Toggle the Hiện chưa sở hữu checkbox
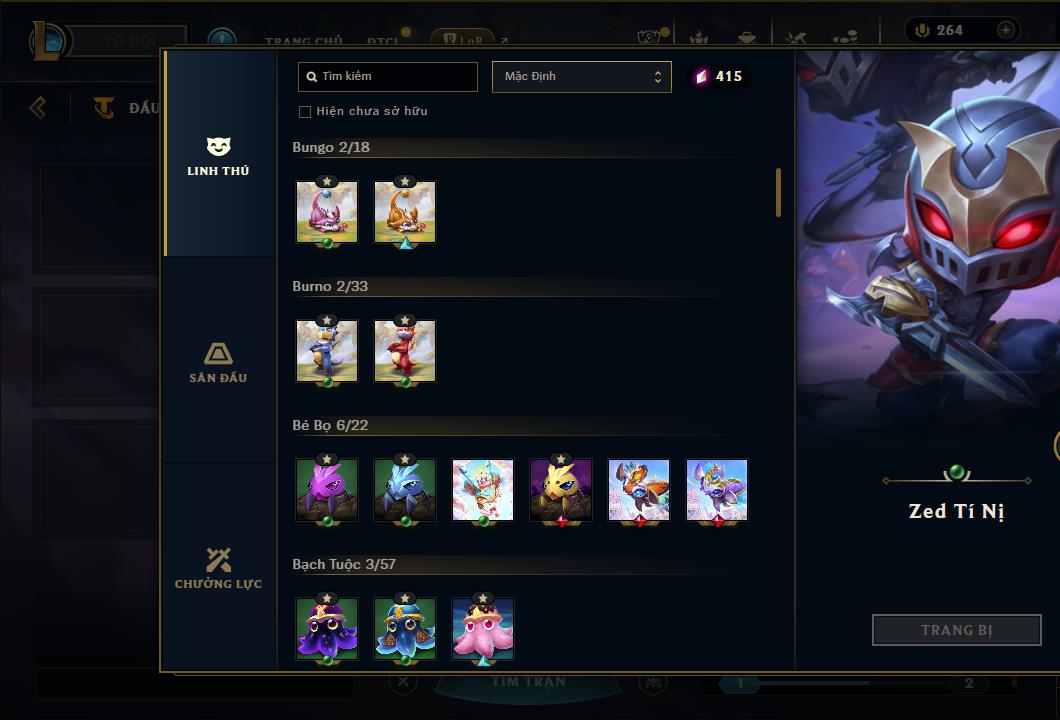The width and height of the screenshot is (1060, 720). 305,111
